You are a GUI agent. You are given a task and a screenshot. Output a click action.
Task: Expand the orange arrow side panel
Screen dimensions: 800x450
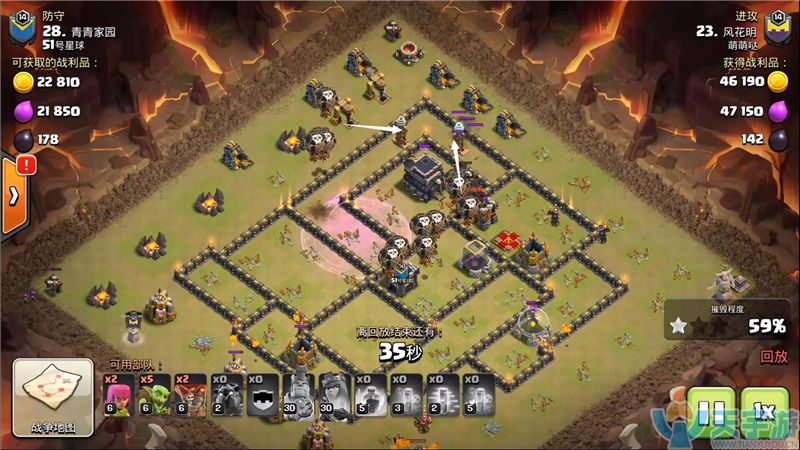14,197
